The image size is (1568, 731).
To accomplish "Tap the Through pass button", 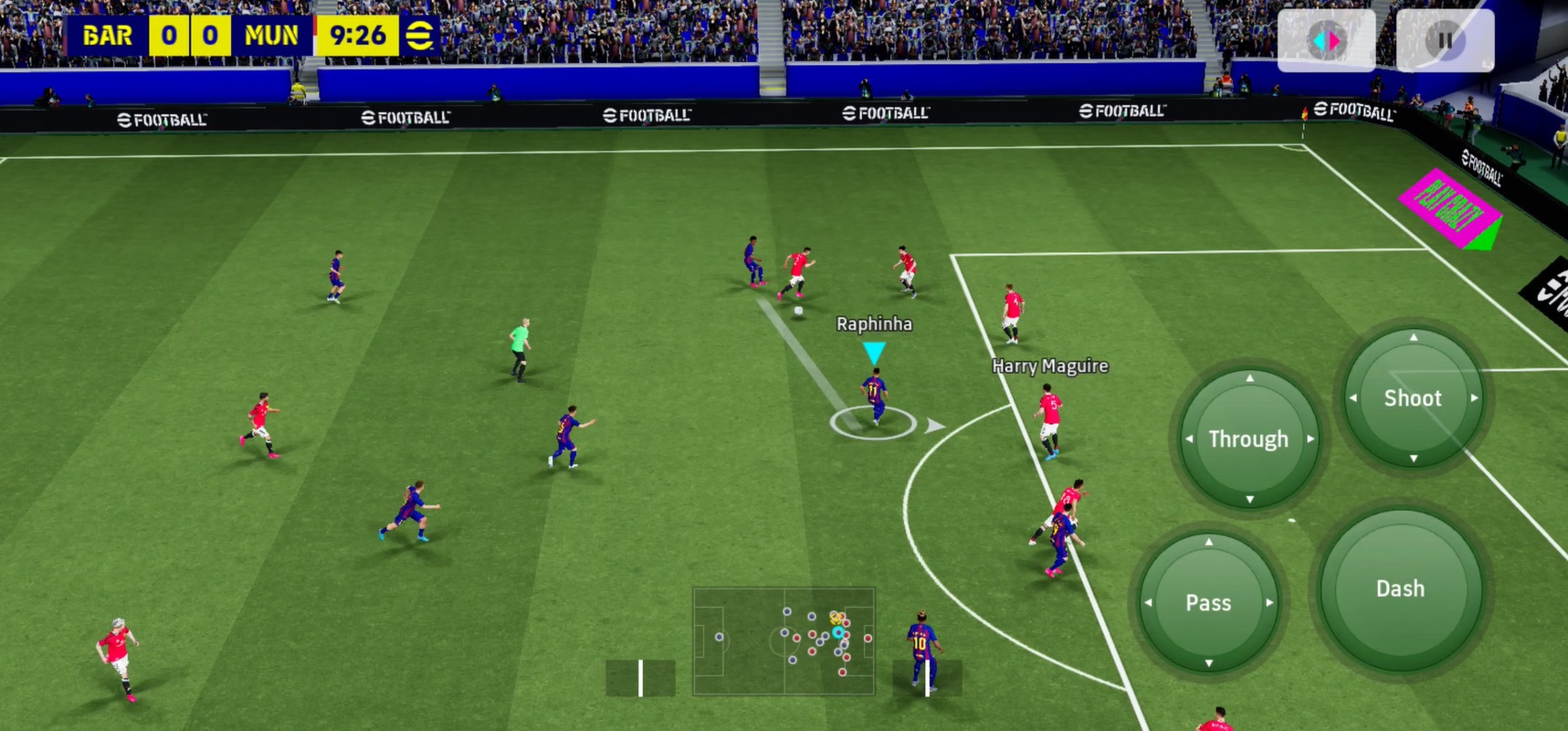I will (x=1248, y=440).
